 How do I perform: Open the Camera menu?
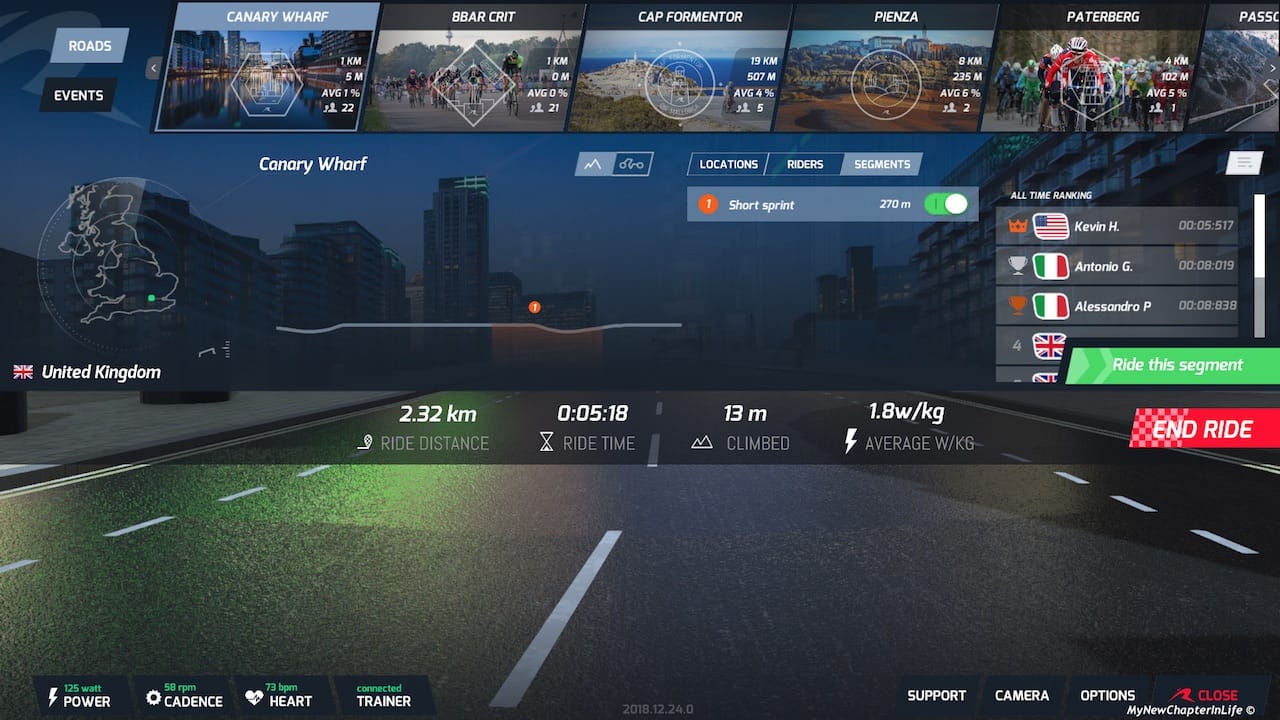[1022, 695]
